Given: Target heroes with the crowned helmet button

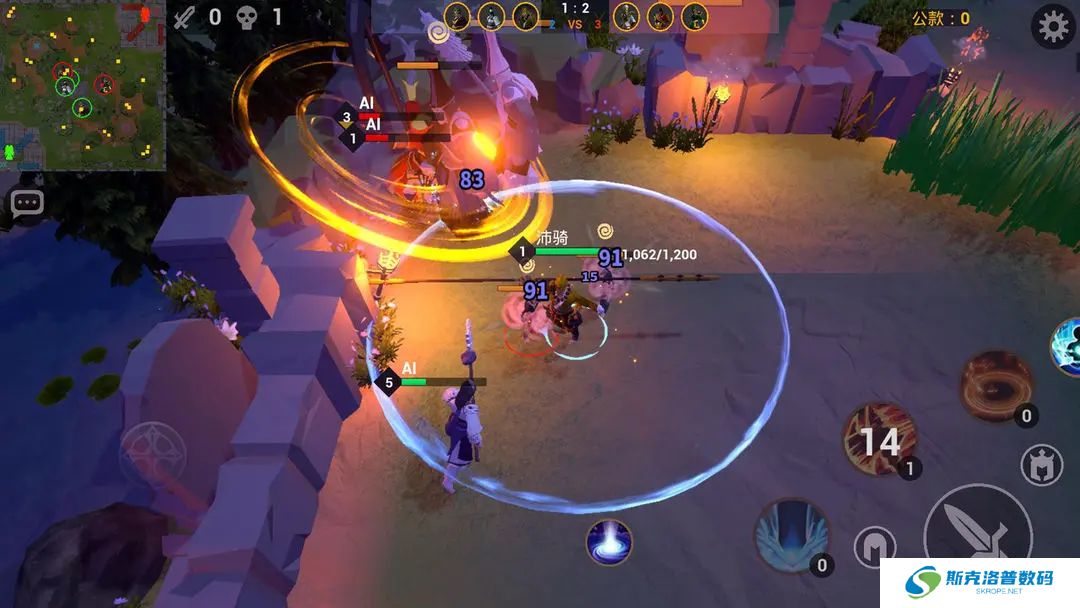Looking at the screenshot, I should 1041,465.
